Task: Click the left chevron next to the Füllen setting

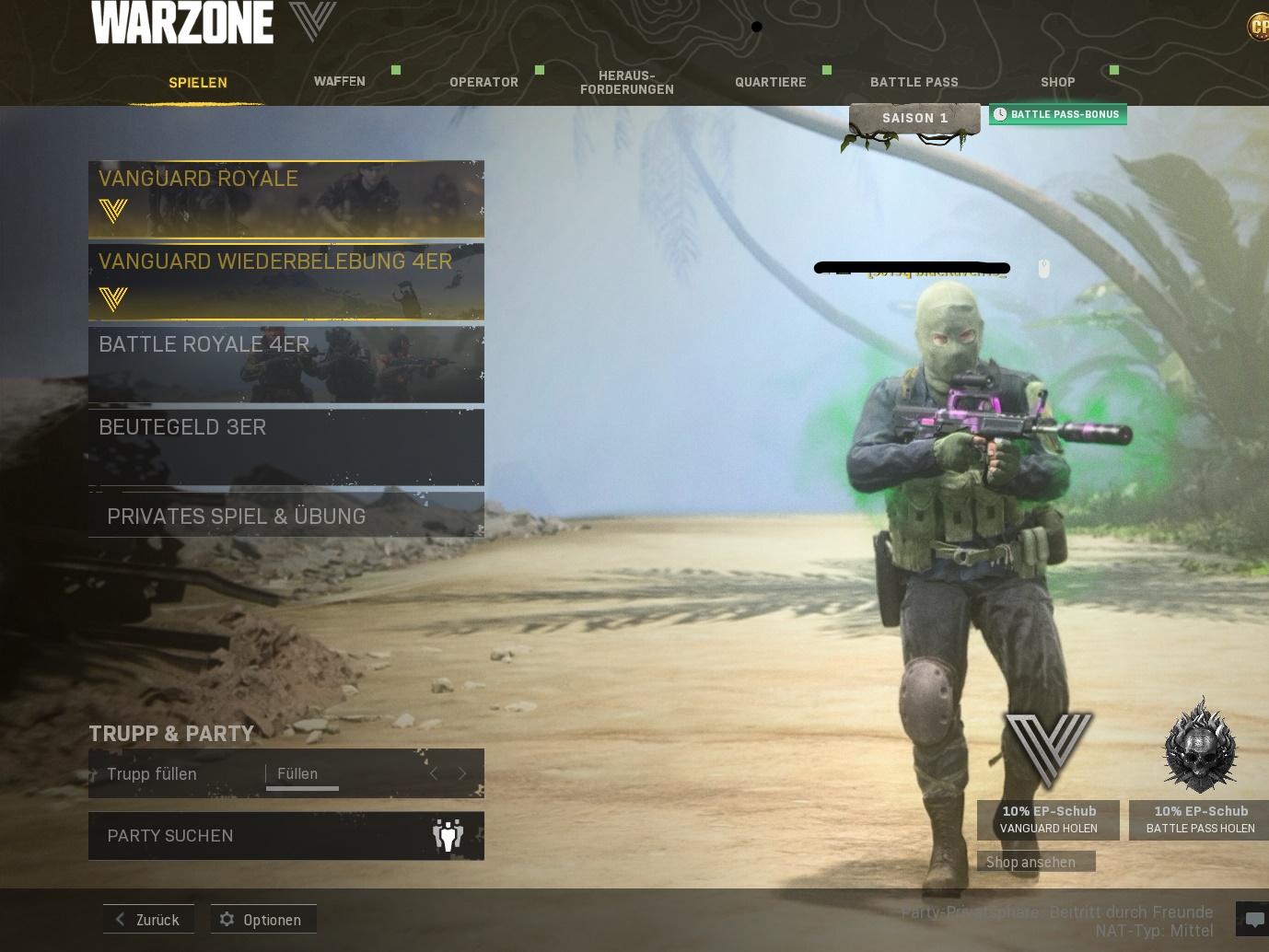Action: (x=434, y=773)
